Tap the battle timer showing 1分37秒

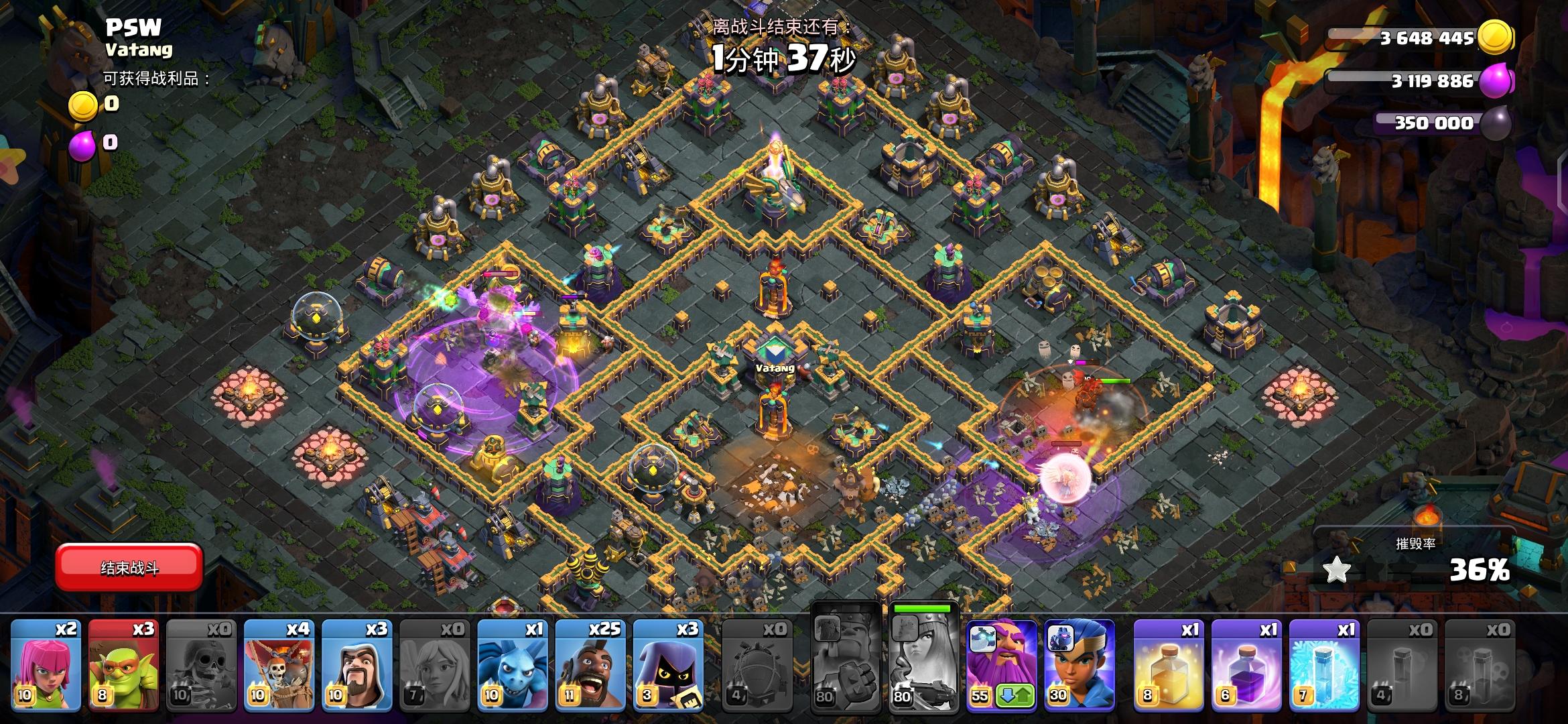coord(784,59)
